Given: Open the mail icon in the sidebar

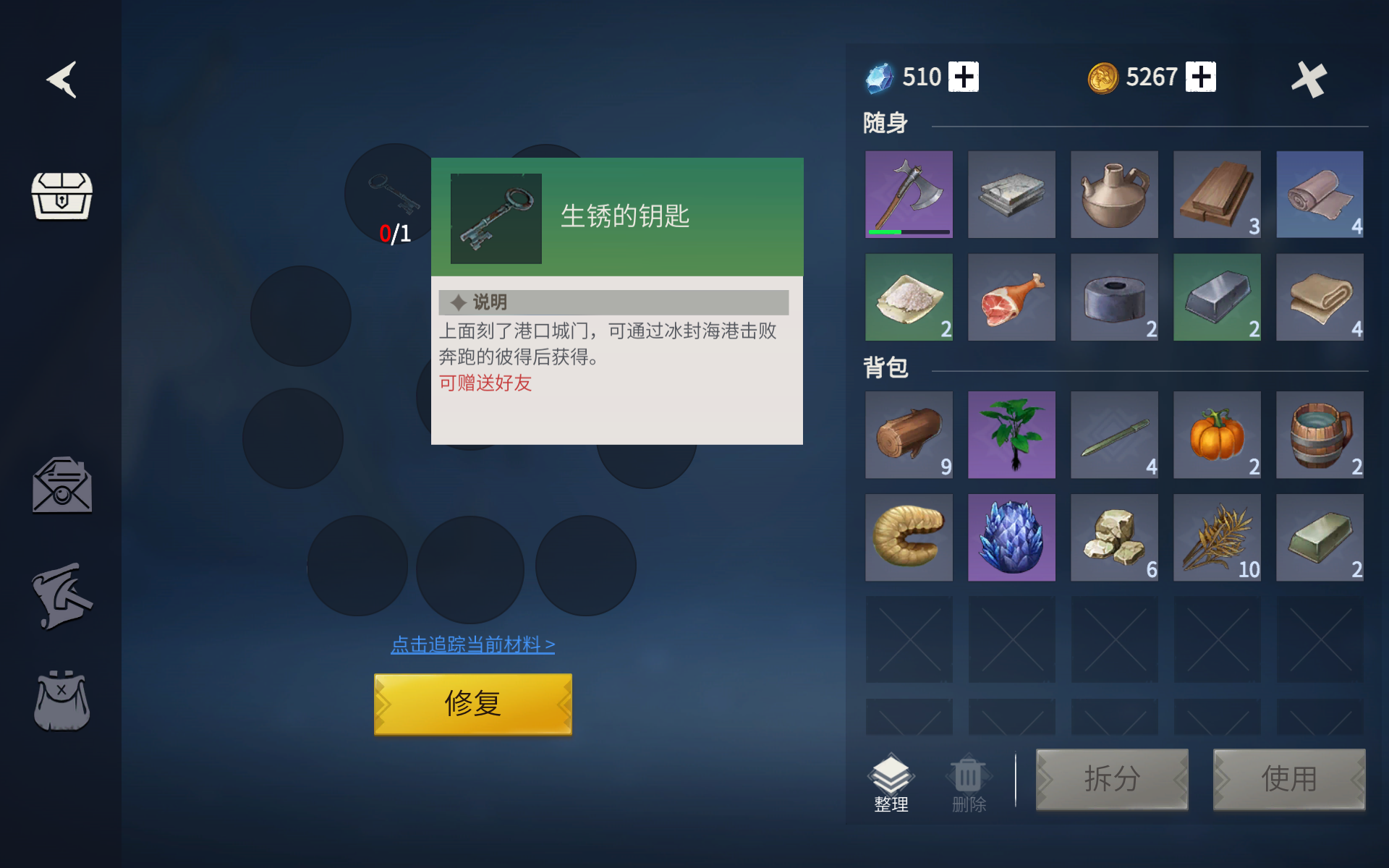Looking at the screenshot, I should click(61, 486).
